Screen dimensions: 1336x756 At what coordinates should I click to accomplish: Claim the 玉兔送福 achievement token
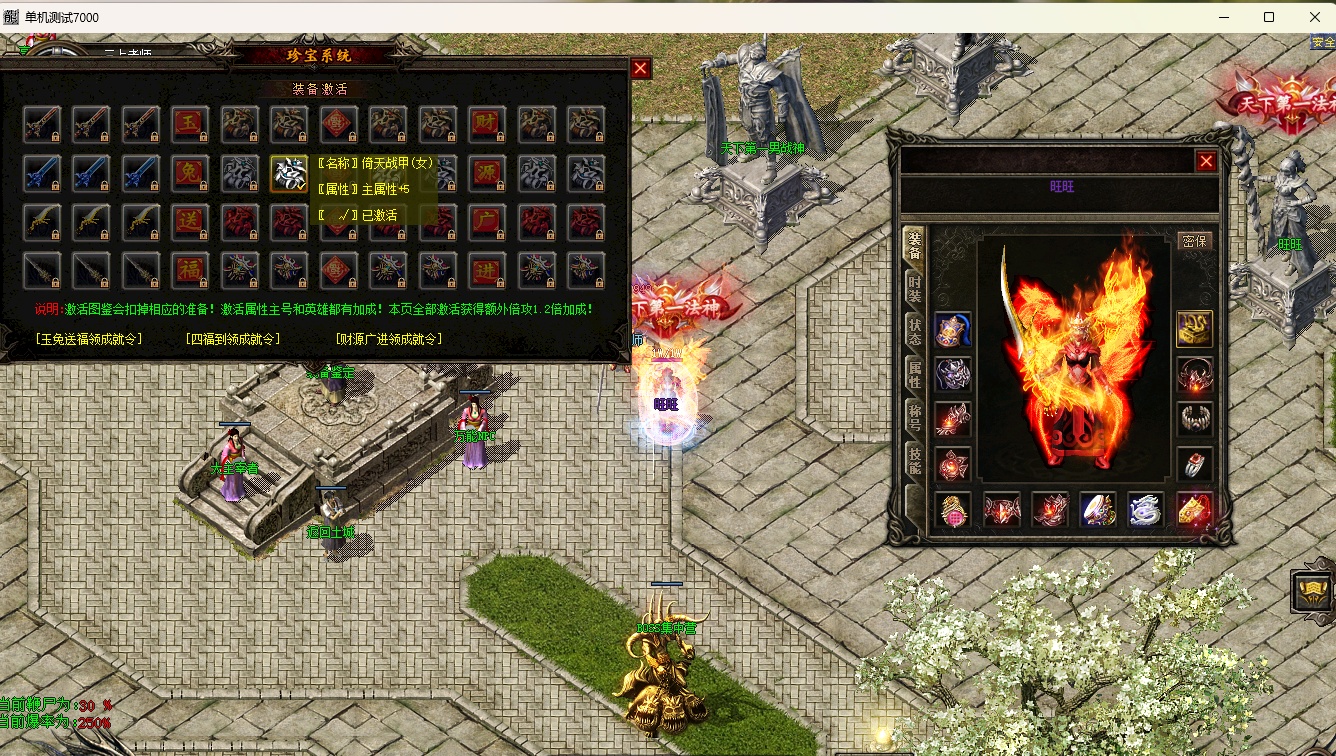point(89,339)
